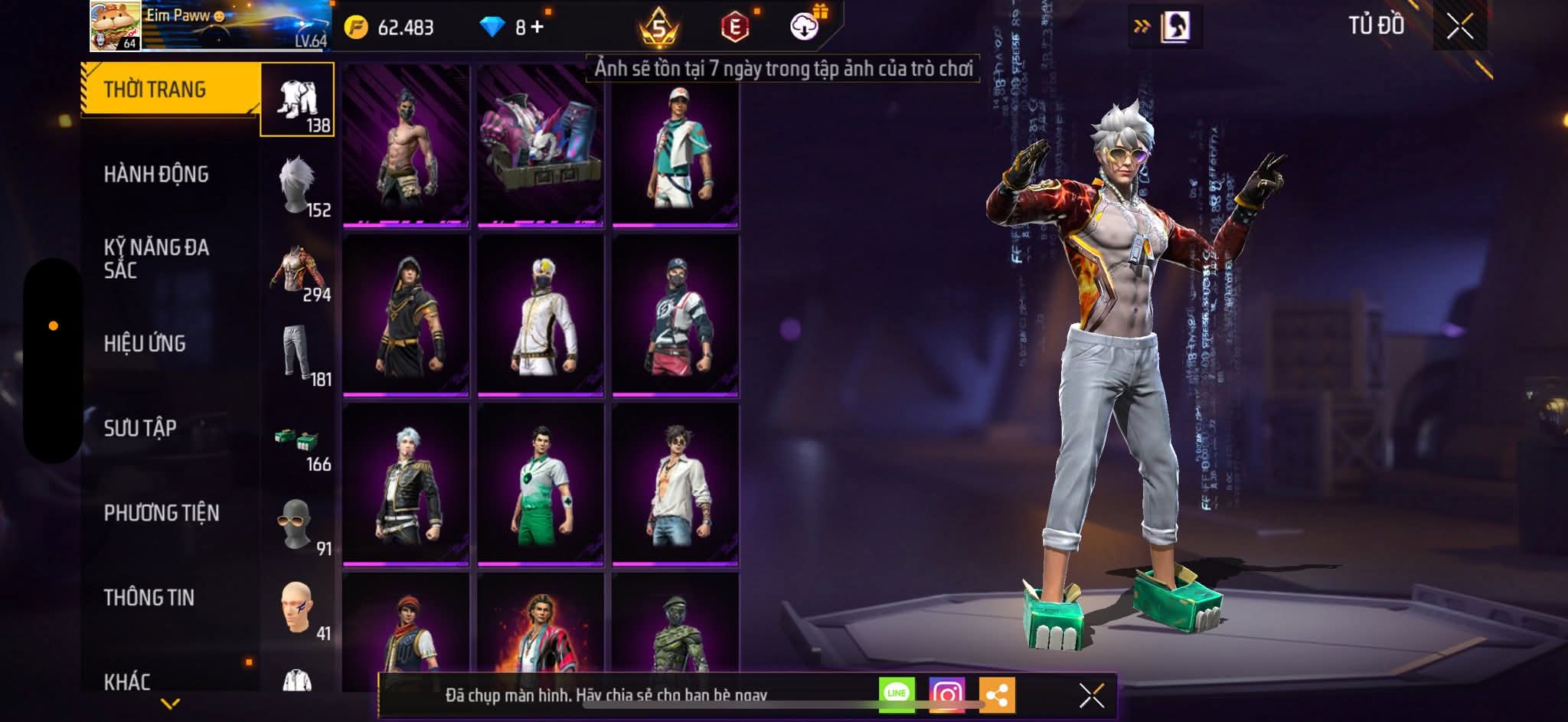The width and height of the screenshot is (1568, 722).
Task: Open the THÔNG TIN tab
Action: pos(149,598)
